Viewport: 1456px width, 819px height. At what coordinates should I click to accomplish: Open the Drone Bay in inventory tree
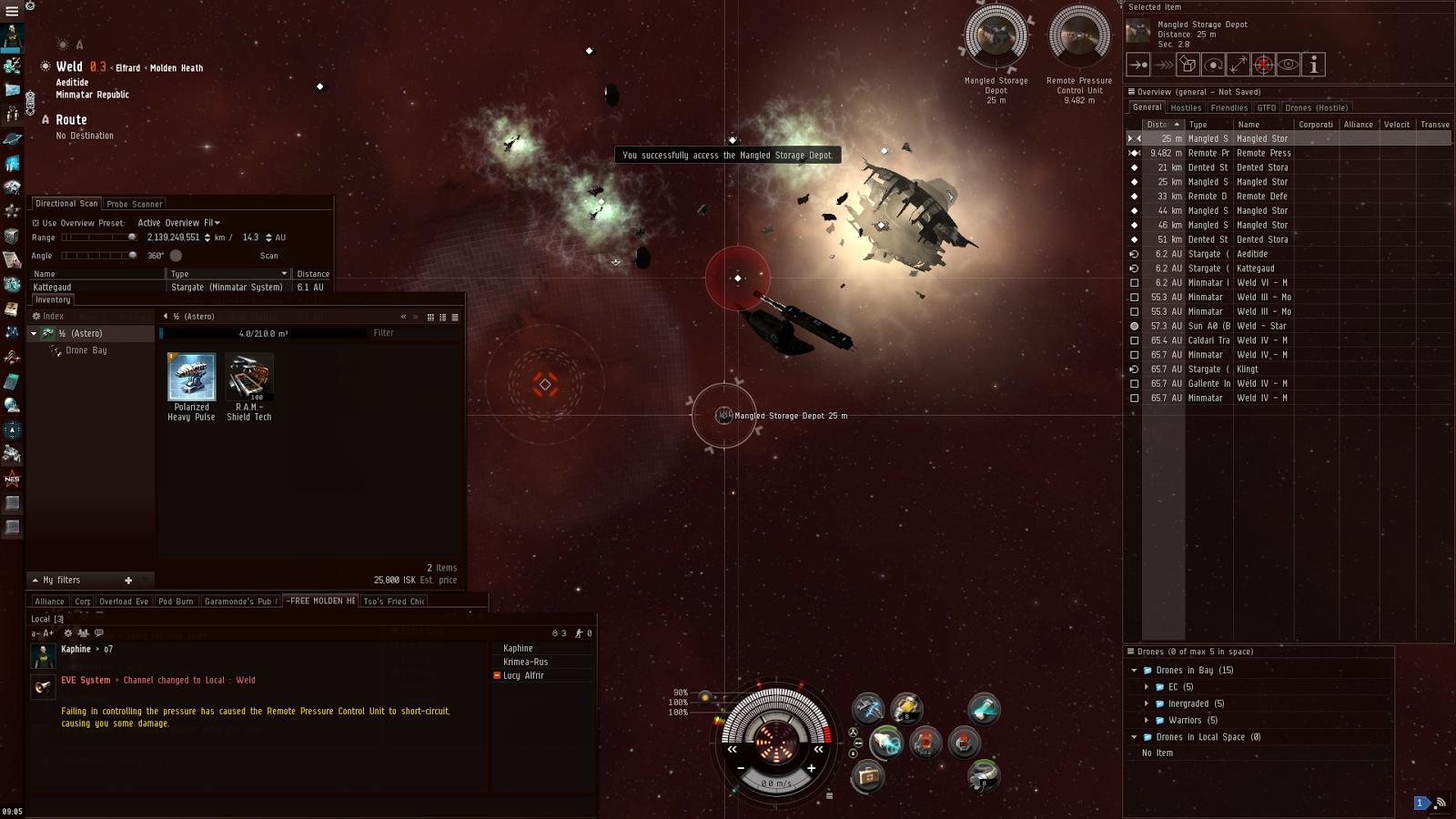(x=86, y=350)
